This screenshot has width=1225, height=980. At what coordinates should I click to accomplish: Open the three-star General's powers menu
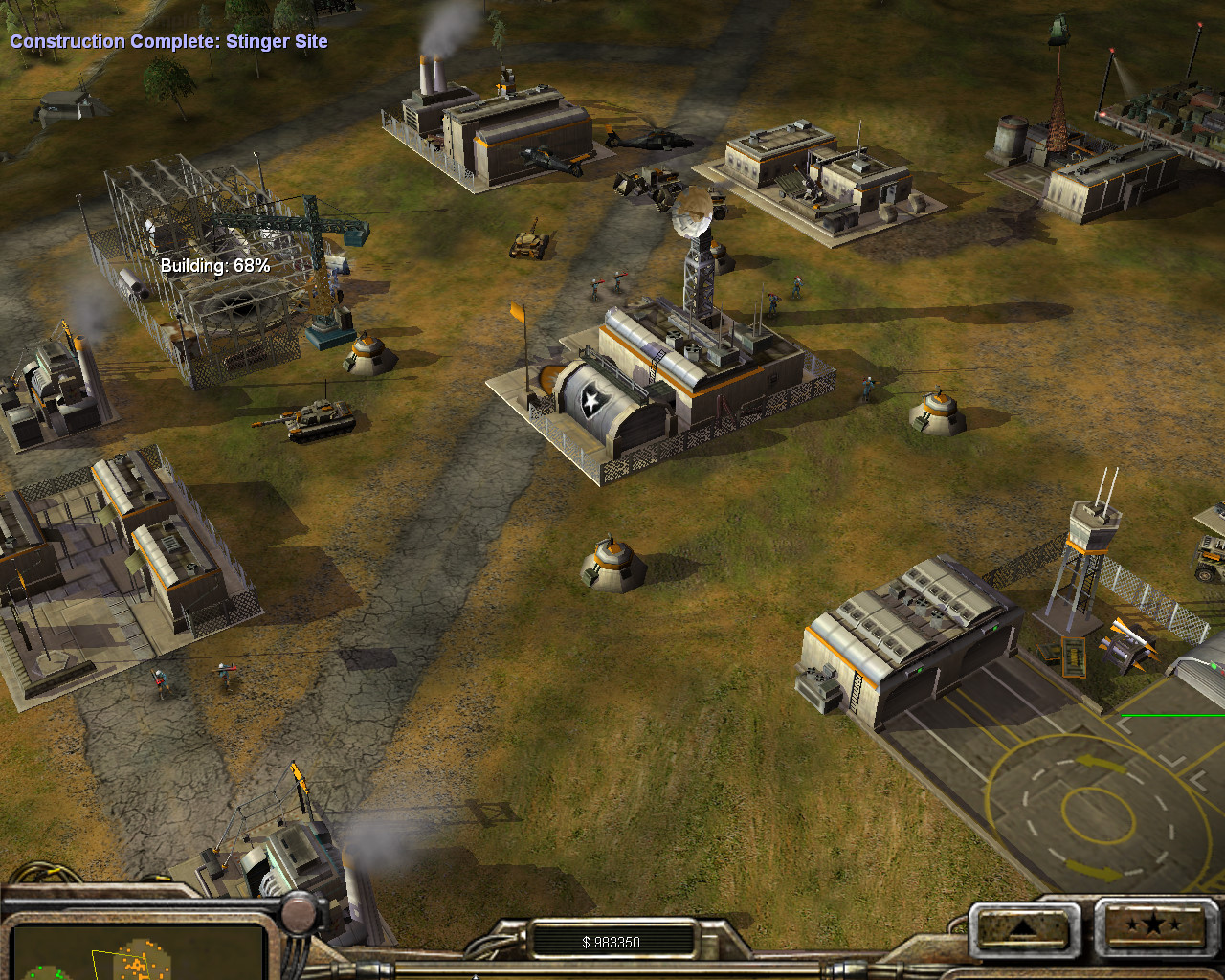click(1152, 925)
